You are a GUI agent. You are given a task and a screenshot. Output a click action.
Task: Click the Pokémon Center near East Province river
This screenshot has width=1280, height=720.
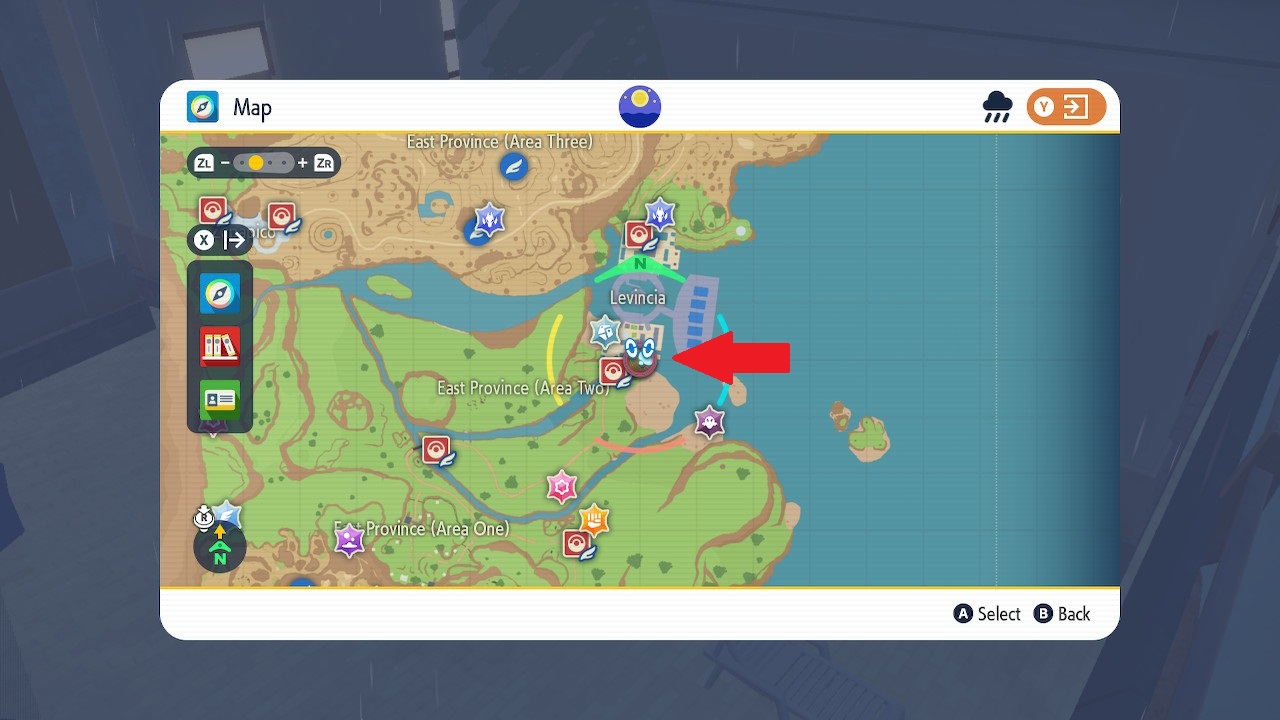pyautogui.click(x=435, y=448)
